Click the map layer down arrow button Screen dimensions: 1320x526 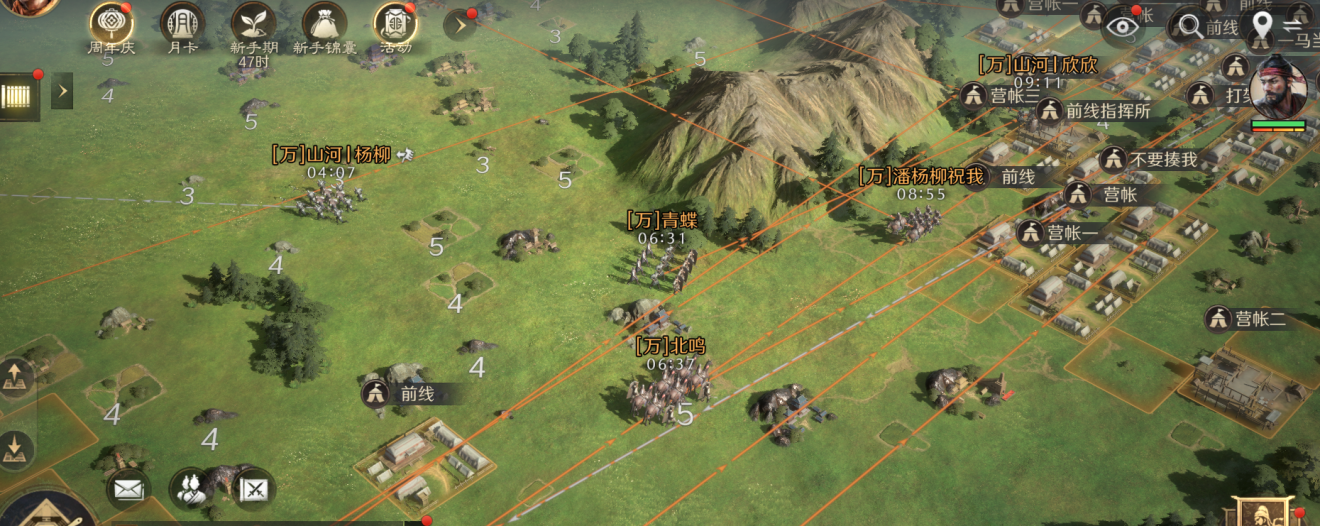click(x=15, y=449)
